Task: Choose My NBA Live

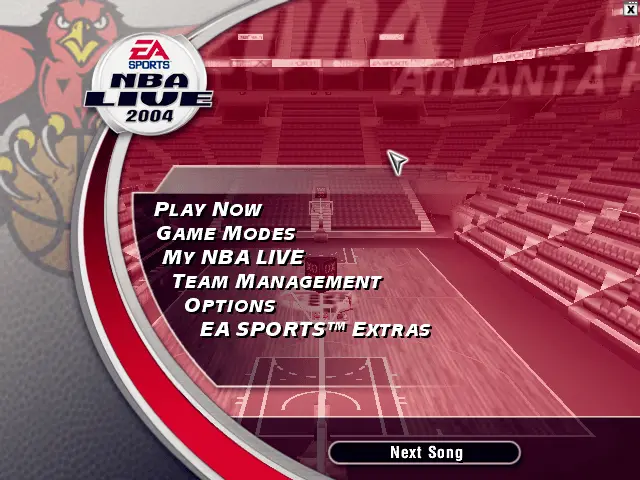Action: pos(233,257)
